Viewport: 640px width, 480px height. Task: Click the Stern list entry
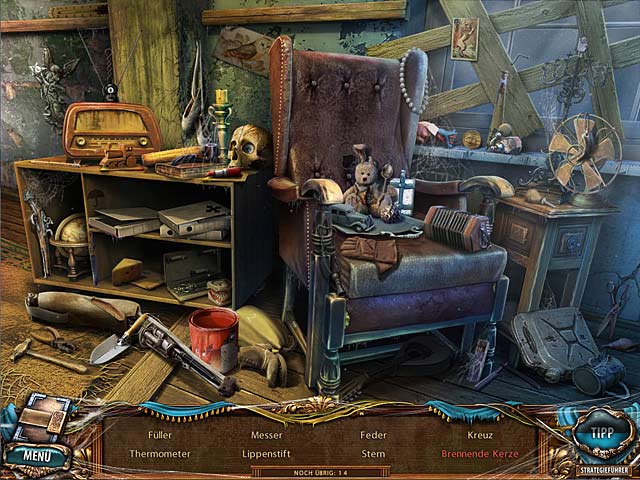pyautogui.click(x=373, y=453)
